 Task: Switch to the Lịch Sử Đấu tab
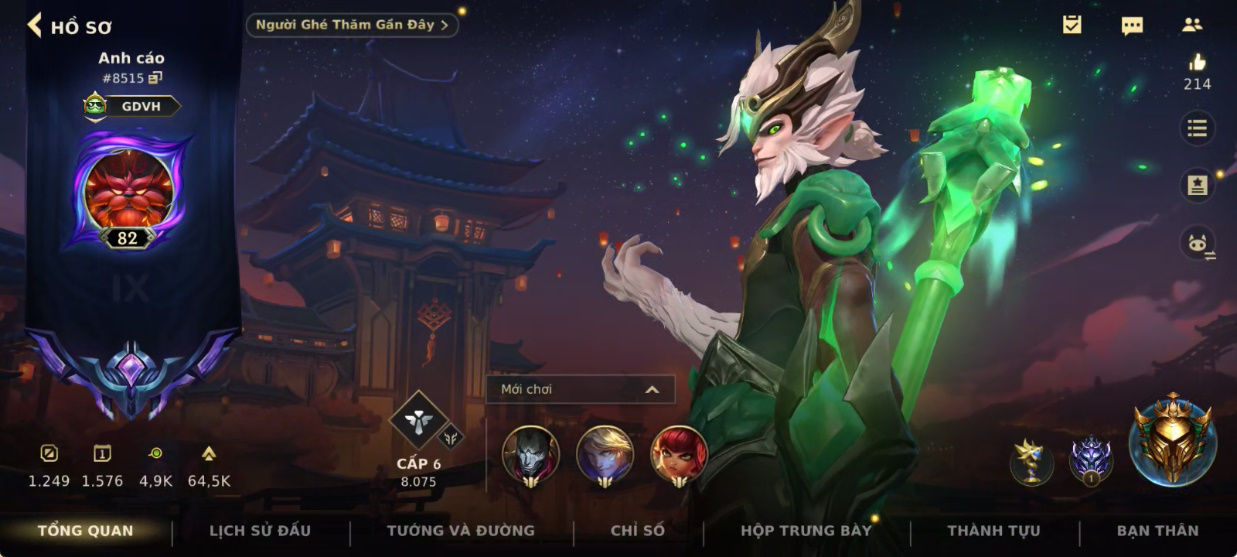point(260,531)
